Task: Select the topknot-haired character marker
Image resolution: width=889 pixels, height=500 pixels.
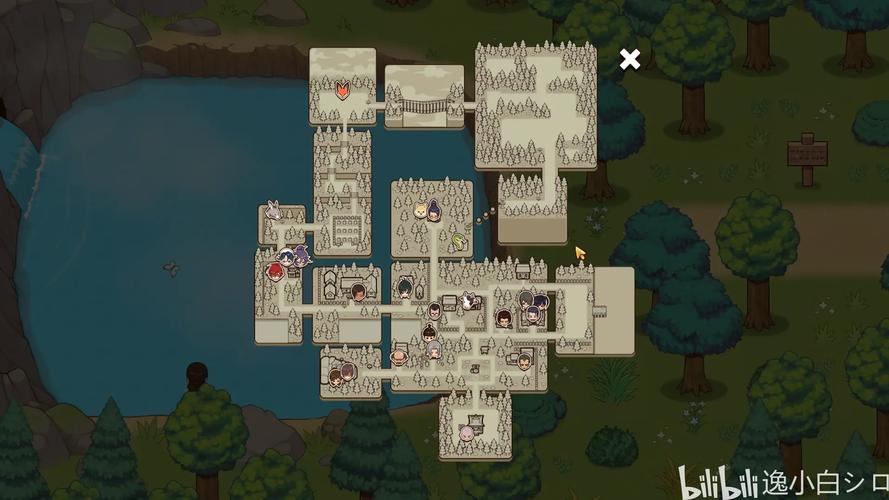Action: (427, 330)
